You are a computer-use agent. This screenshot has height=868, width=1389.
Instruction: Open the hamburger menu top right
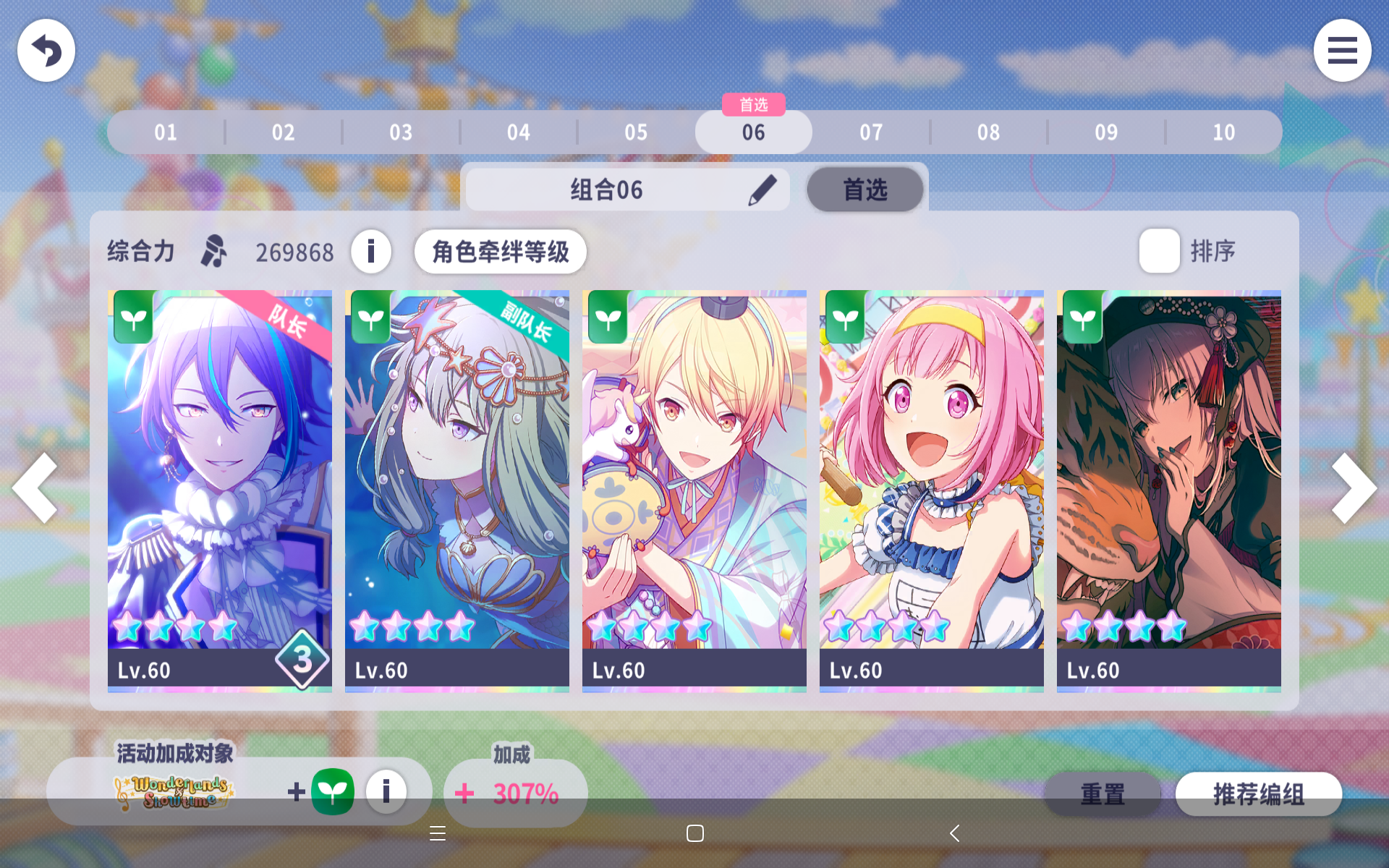click(x=1343, y=50)
